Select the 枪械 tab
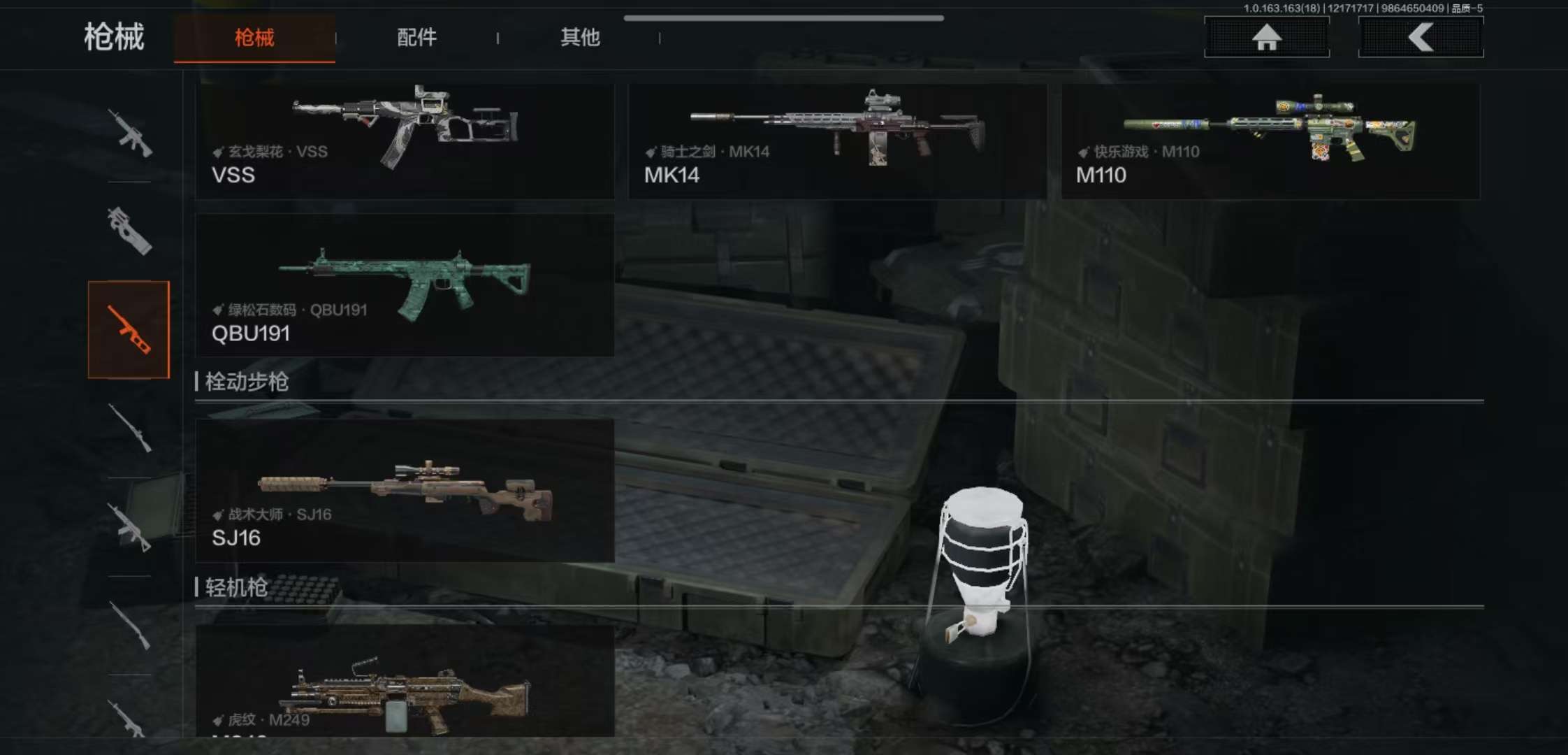 [254, 38]
